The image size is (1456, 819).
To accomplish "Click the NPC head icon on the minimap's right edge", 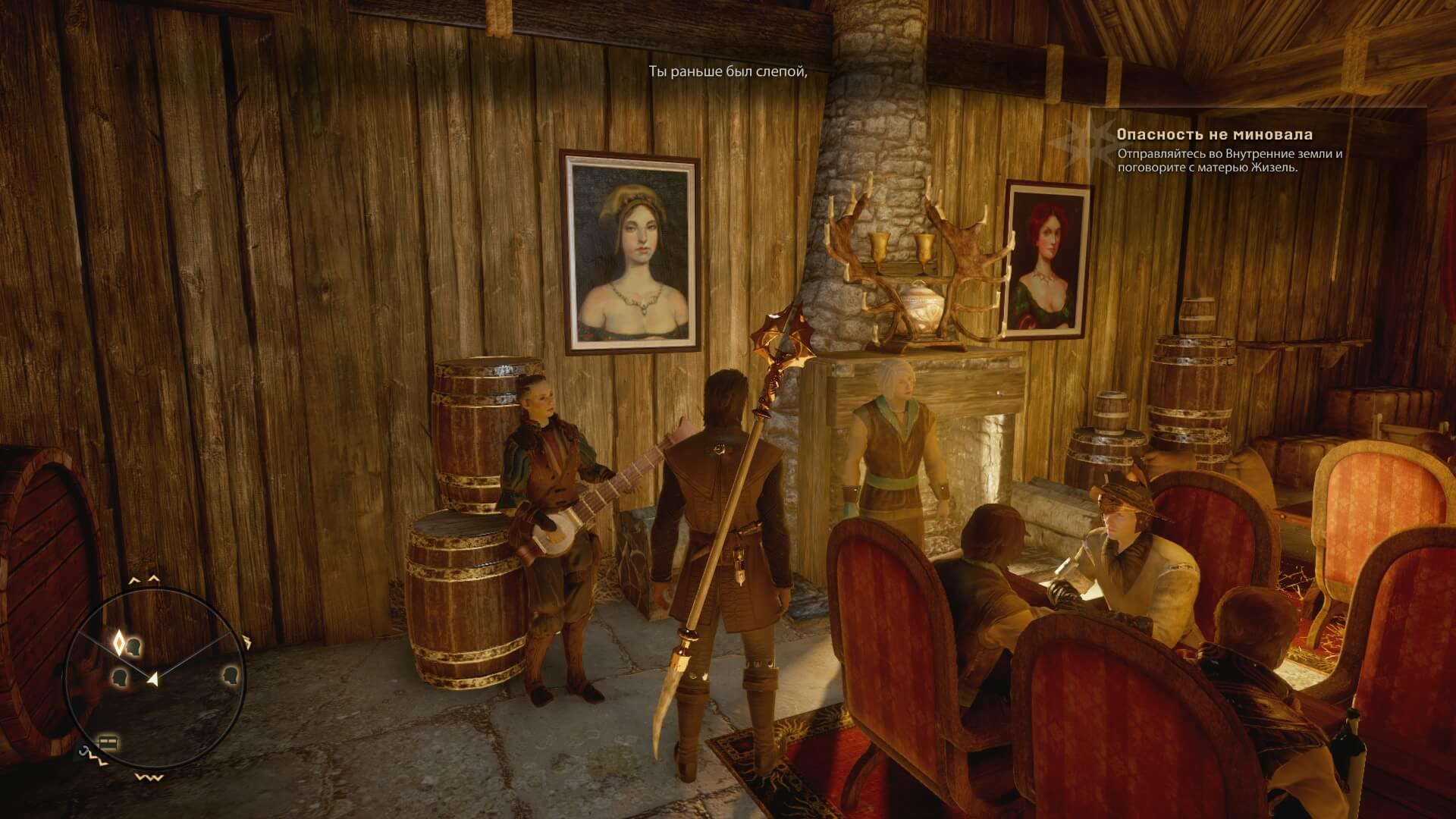I will pyautogui.click(x=230, y=676).
